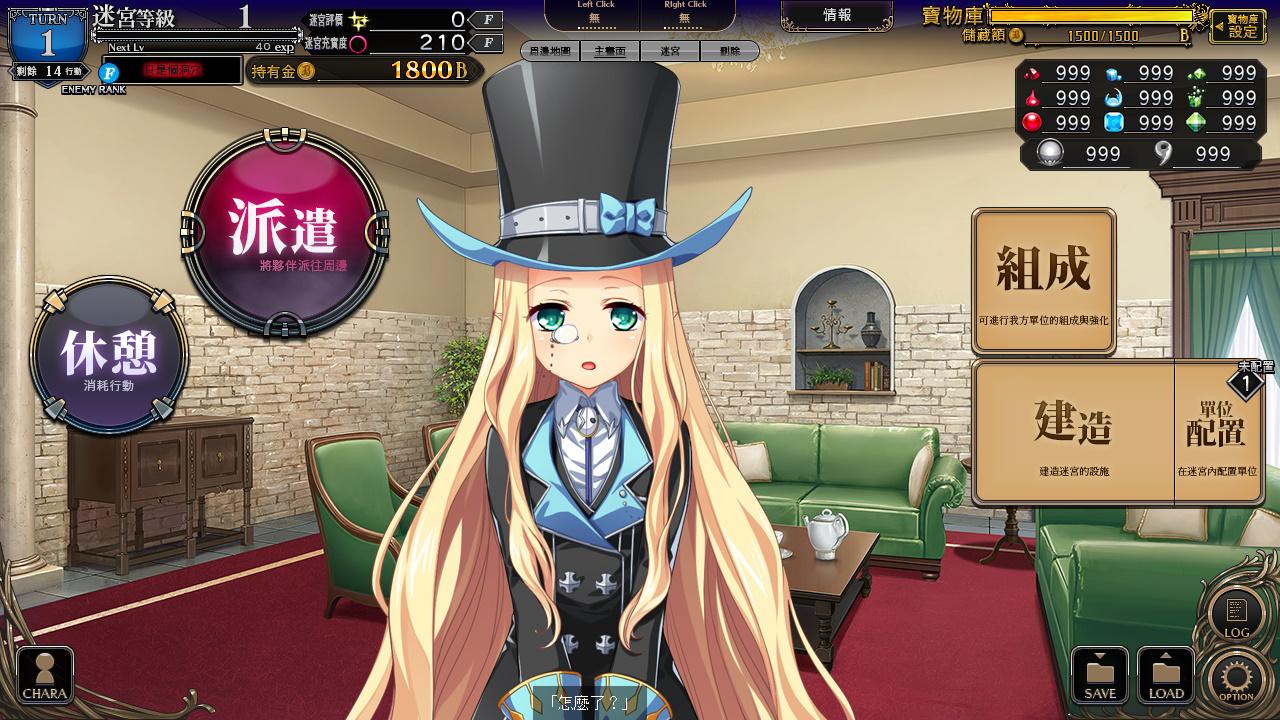Open the LOAD game menu

pyautogui.click(x=1166, y=675)
